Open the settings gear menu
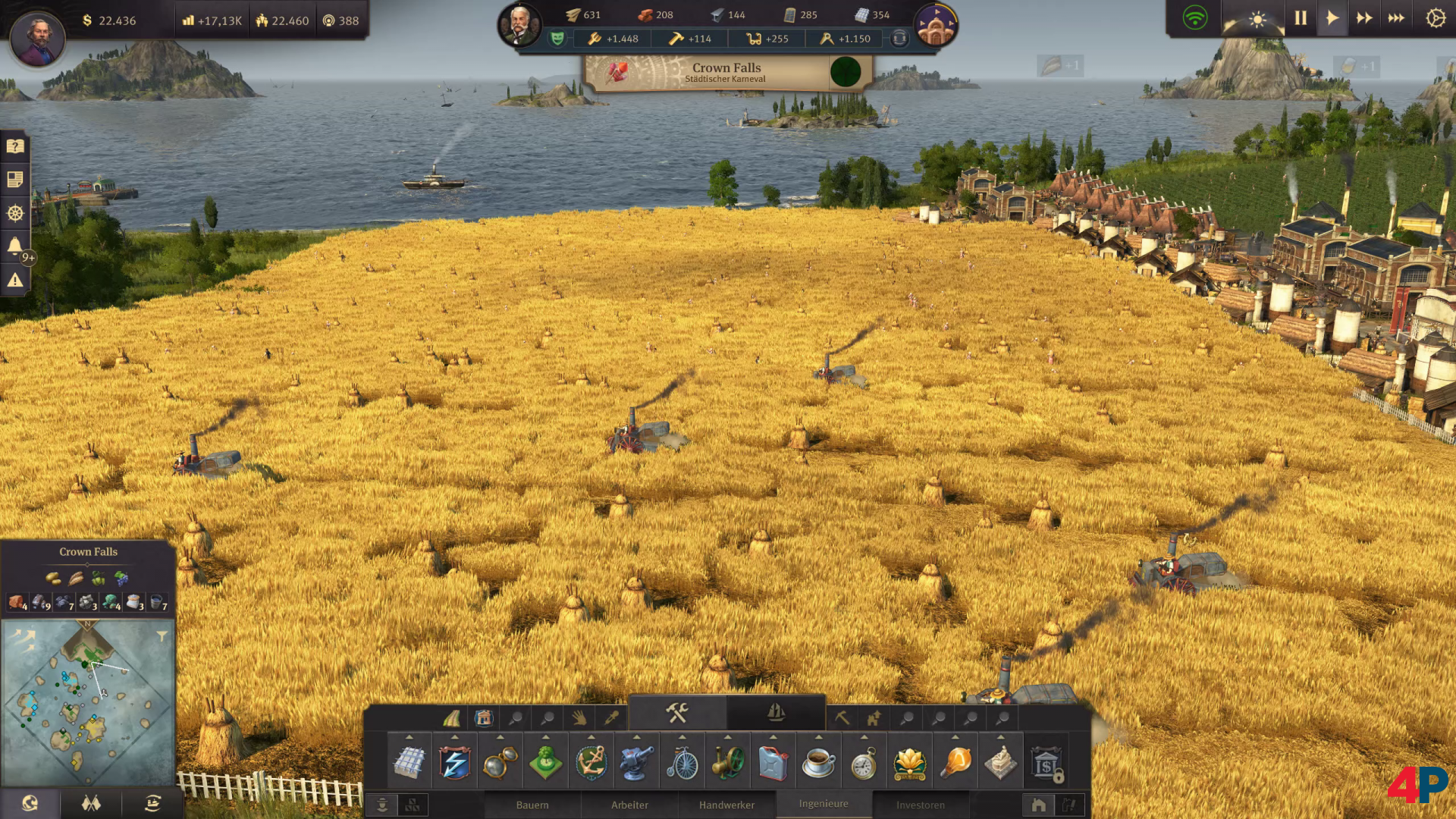This screenshot has height=819, width=1456. [x=1436, y=18]
